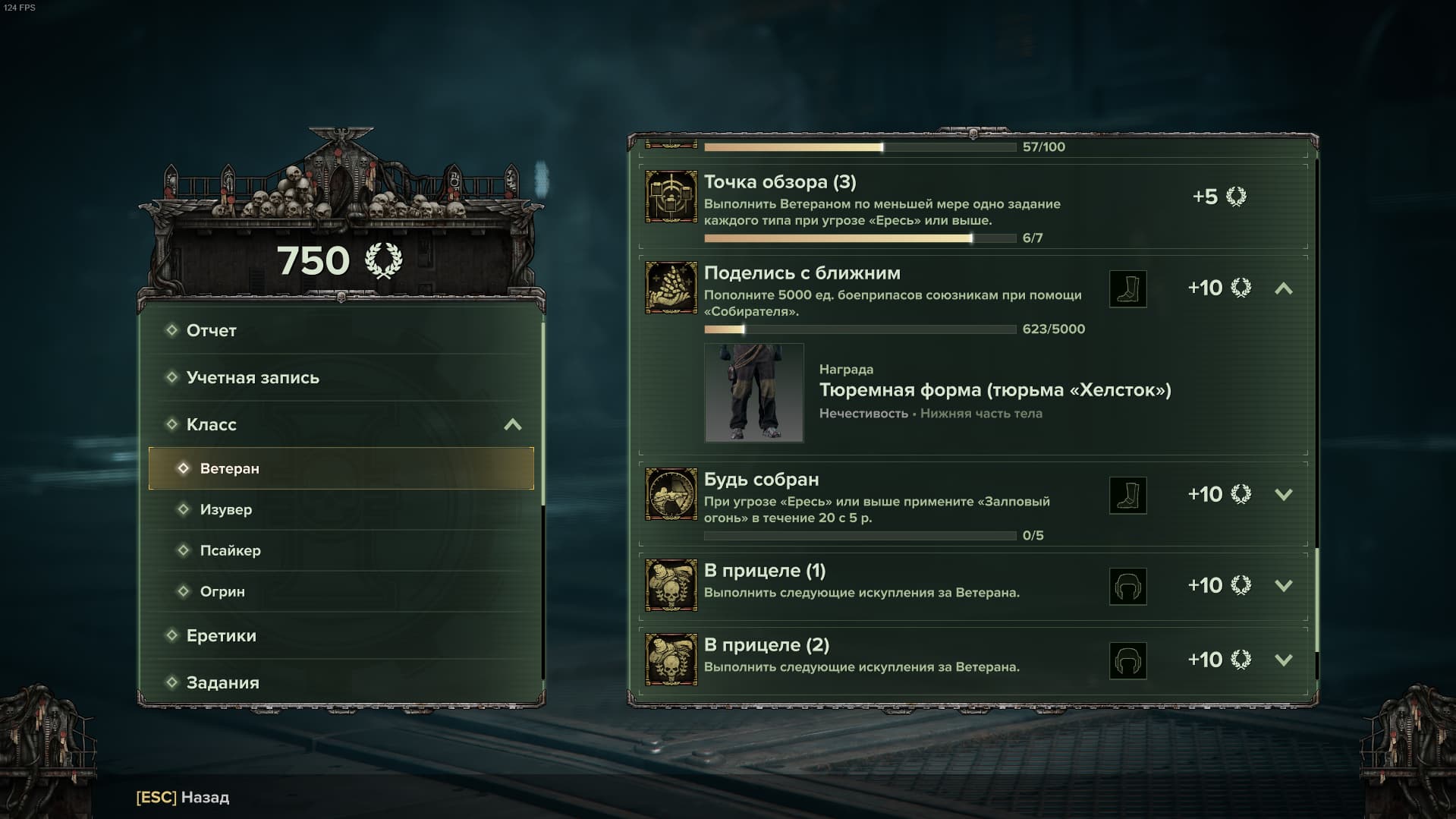Image resolution: width=1456 pixels, height=819 pixels.
Task: Open the Отчет section
Action: pyautogui.click(x=211, y=330)
